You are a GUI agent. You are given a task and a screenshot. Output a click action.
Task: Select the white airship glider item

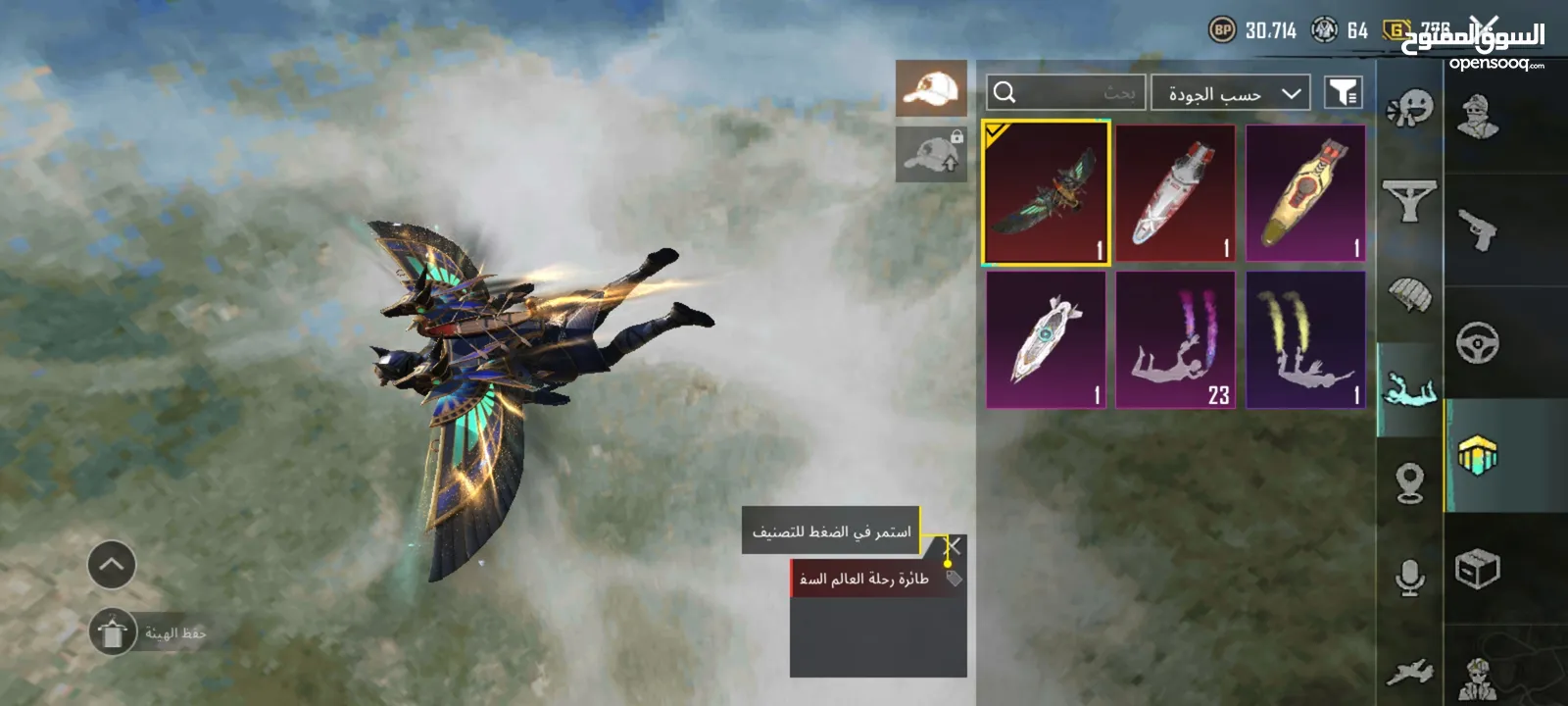(x=1046, y=339)
